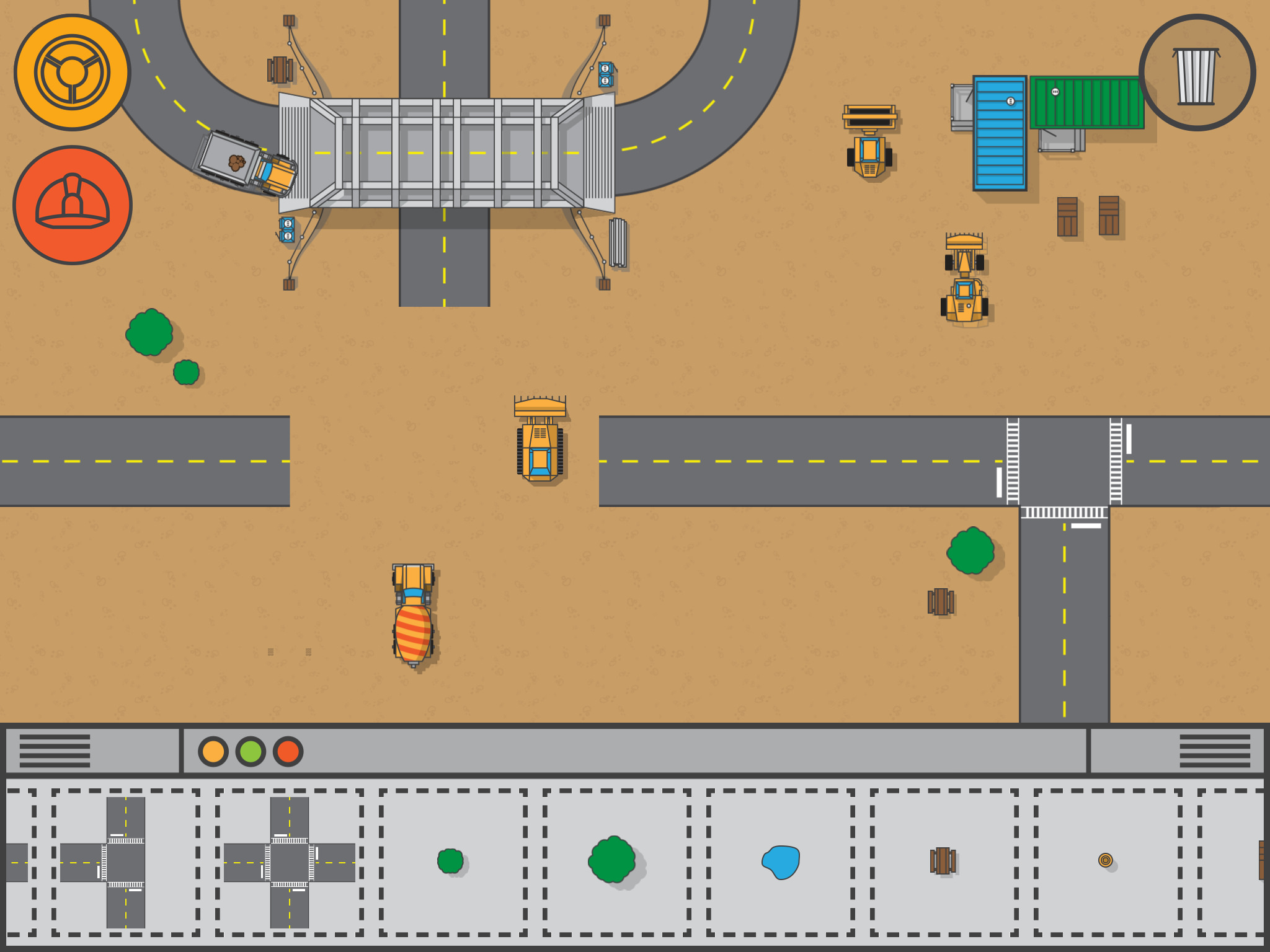Pick the three-way intersection road tile

(x=125, y=862)
